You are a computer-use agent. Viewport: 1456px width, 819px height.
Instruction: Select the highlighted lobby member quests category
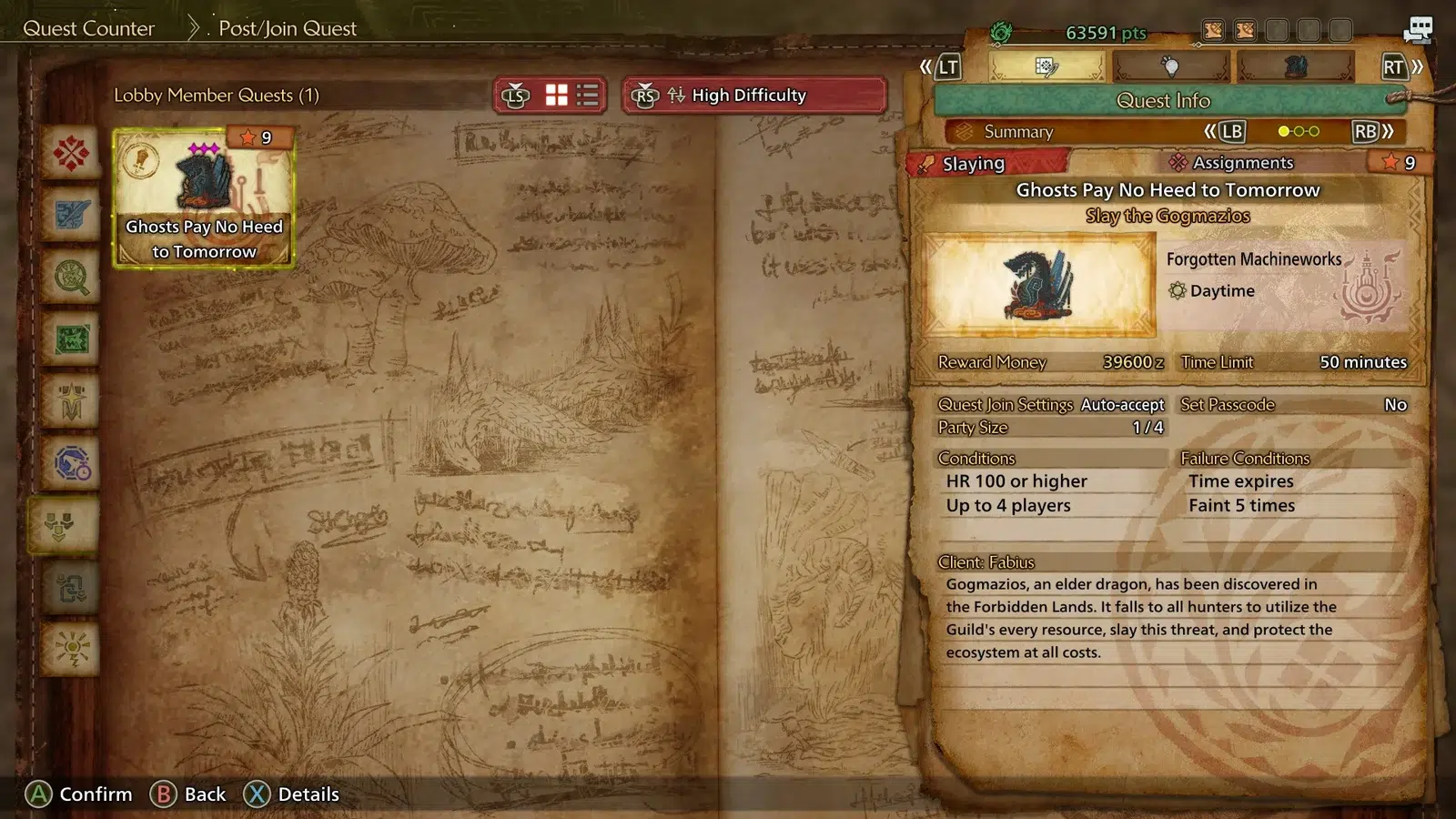point(62,526)
